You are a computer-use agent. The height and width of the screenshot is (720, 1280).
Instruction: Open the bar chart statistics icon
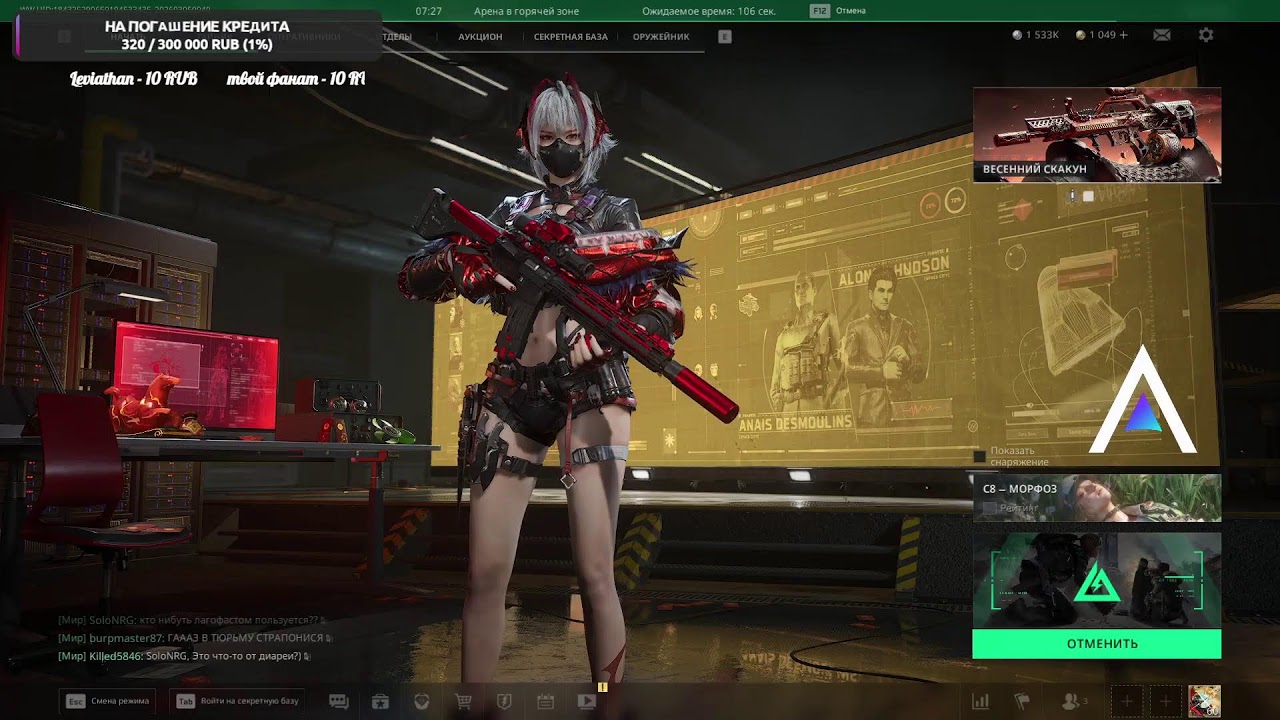click(981, 702)
